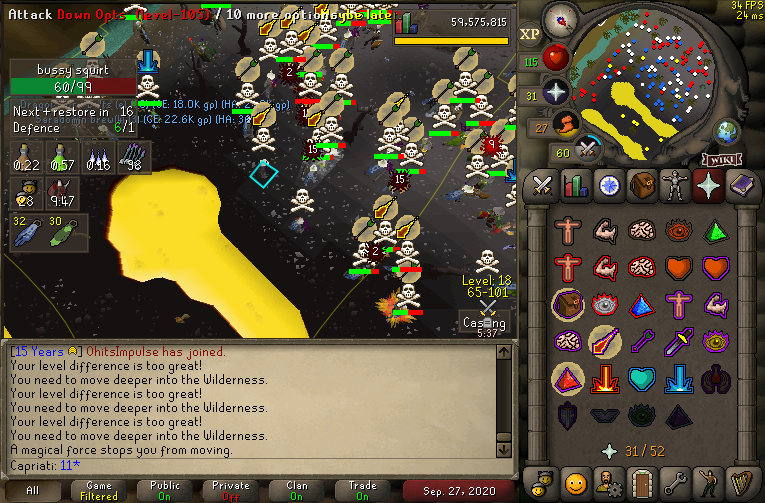Viewport: 765px width, 503px height.
Task: Open the logout door tab
Action: [x=641, y=480]
